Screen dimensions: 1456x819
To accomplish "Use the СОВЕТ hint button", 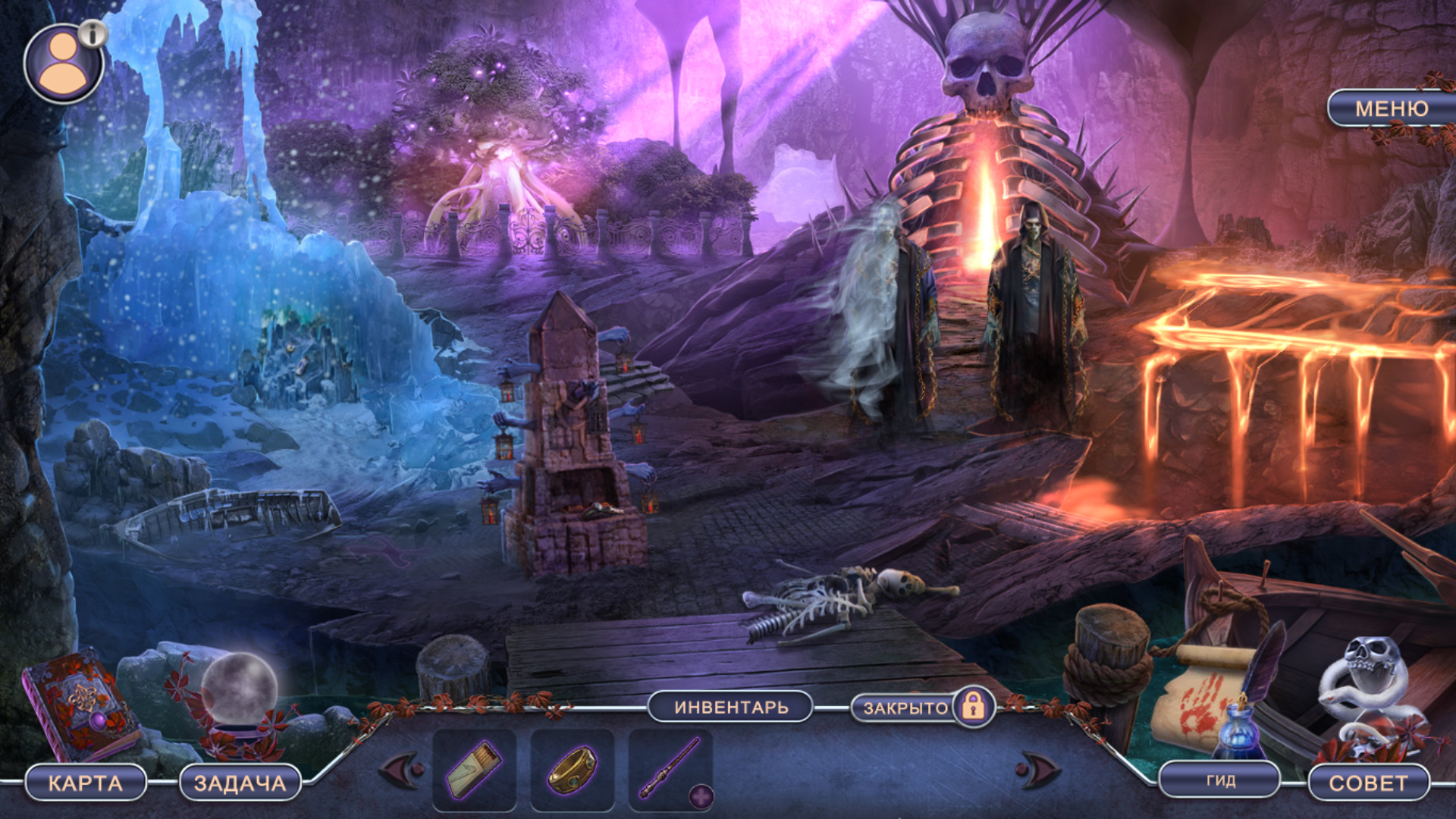I will 1367,783.
